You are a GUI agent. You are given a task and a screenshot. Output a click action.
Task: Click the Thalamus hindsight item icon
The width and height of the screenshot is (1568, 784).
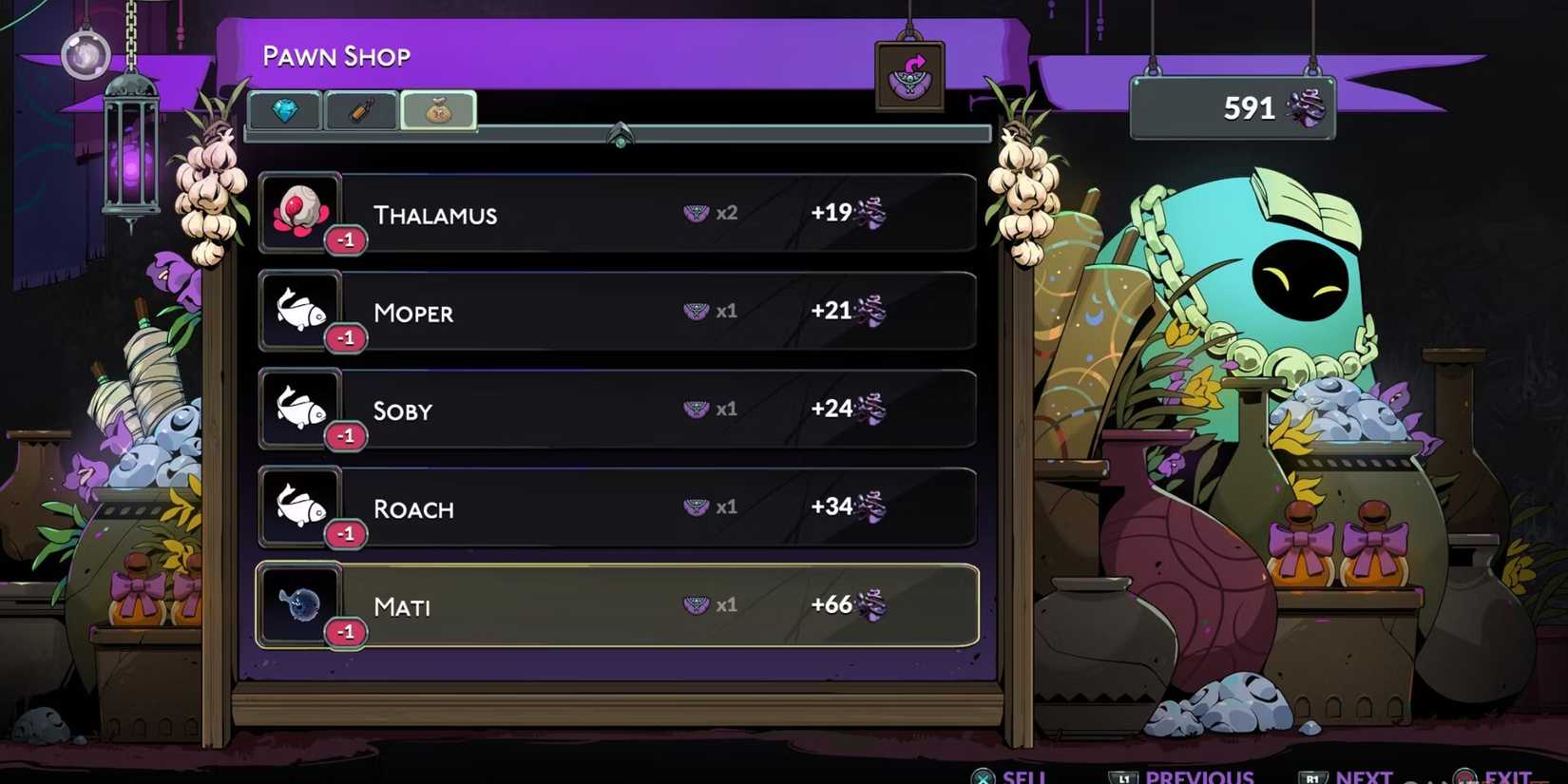(300, 211)
